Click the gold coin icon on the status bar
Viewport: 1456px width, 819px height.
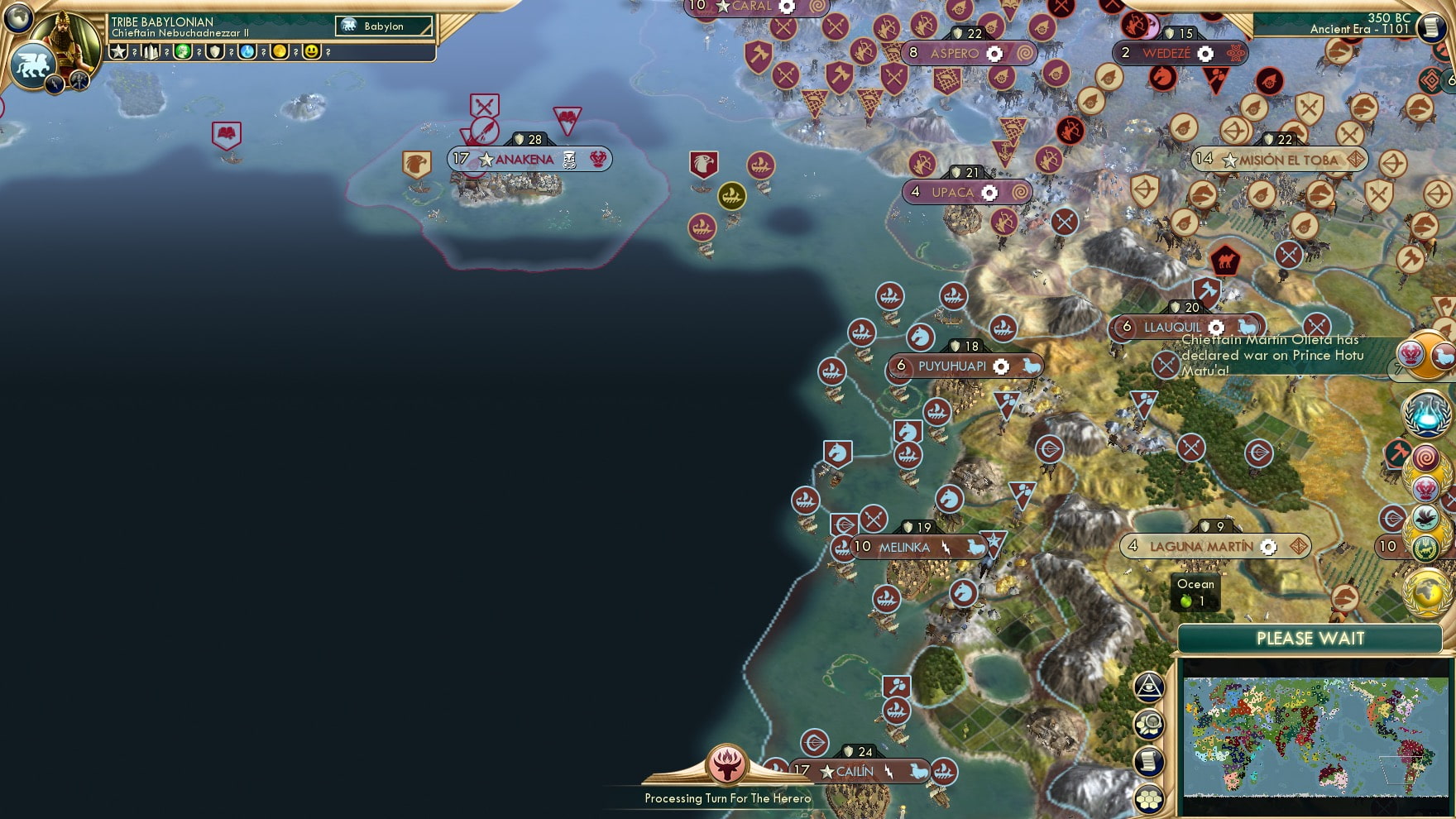click(x=280, y=53)
